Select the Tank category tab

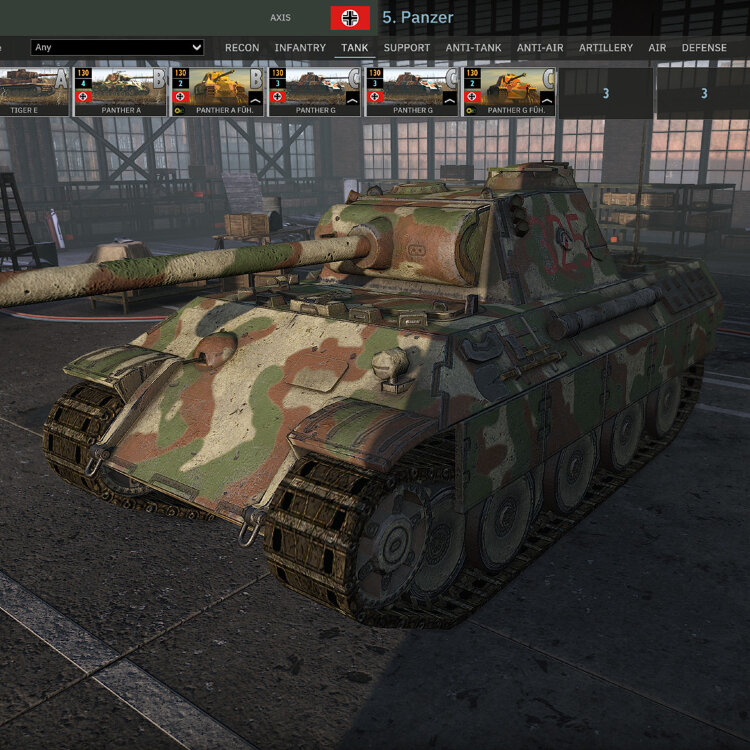(355, 48)
